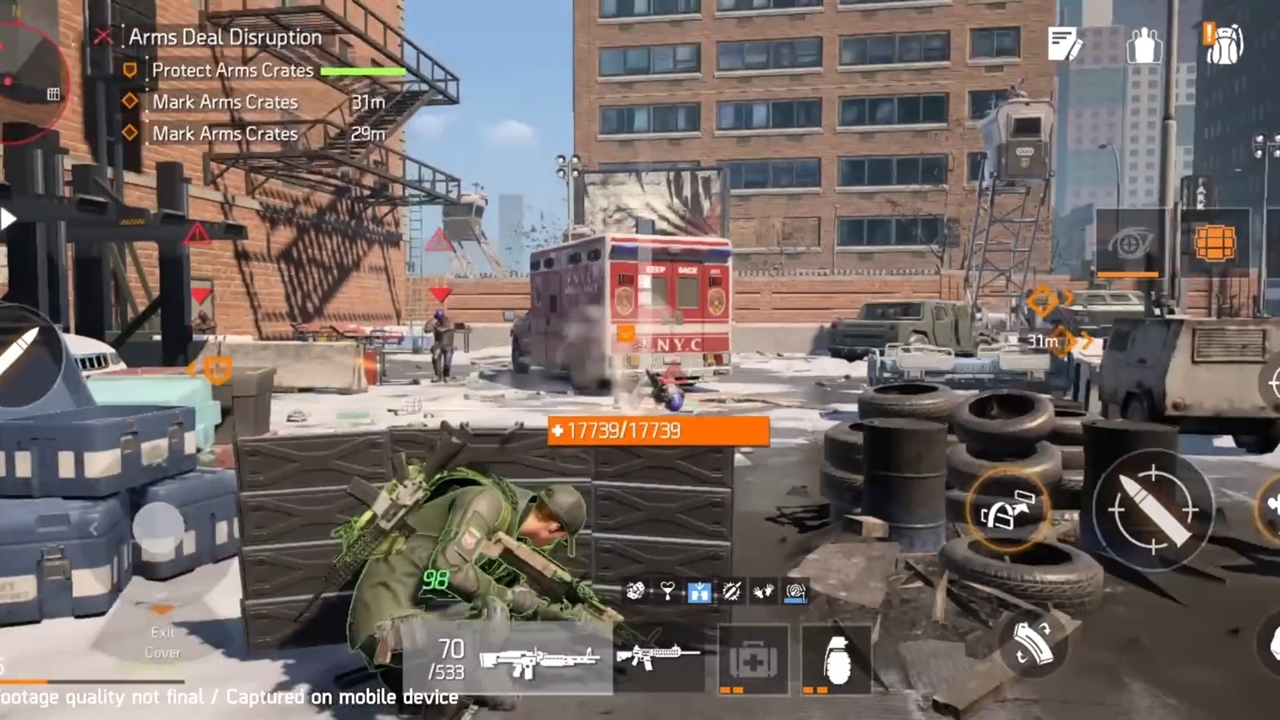Switch to the secondary assault rifle
Viewport: 1280px width, 720px height.
pyautogui.click(x=658, y=657)
